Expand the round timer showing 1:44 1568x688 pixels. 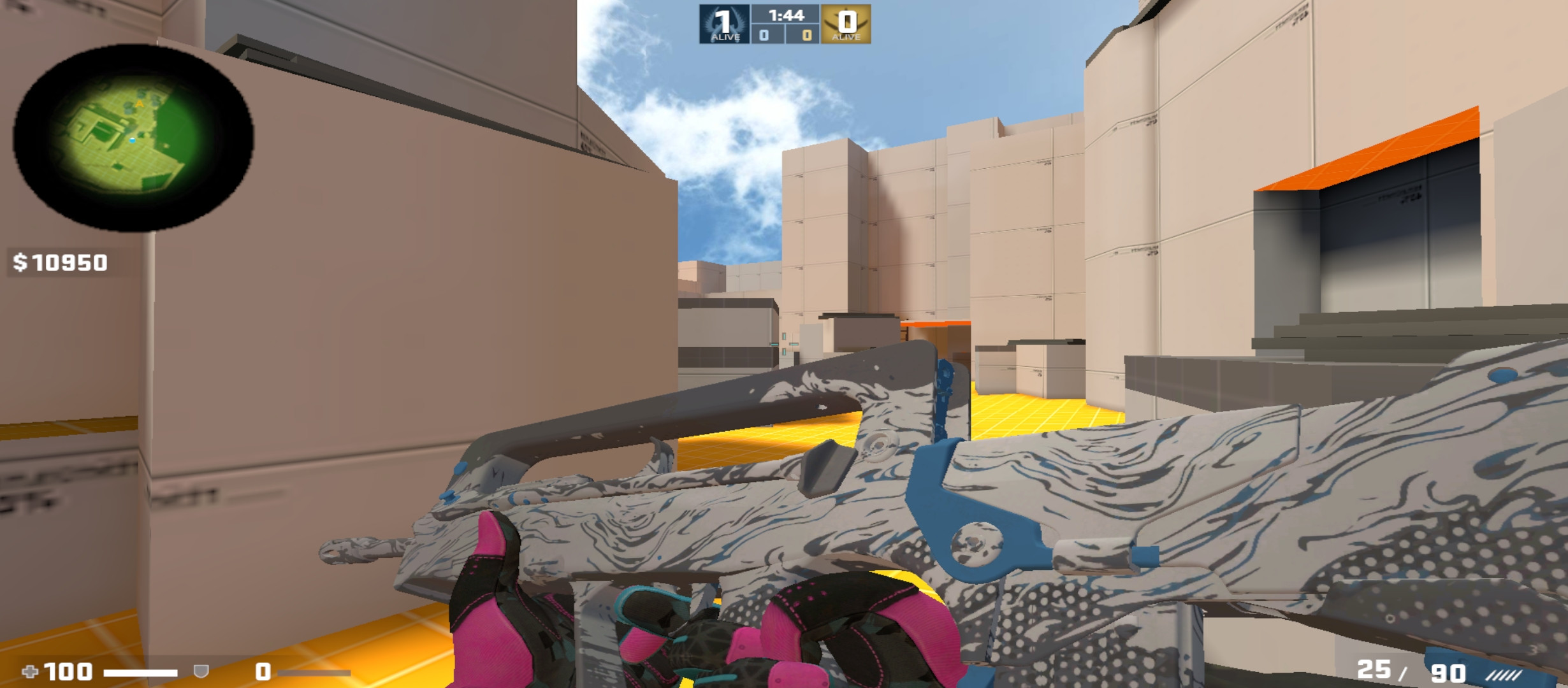(x=785, y=15)
